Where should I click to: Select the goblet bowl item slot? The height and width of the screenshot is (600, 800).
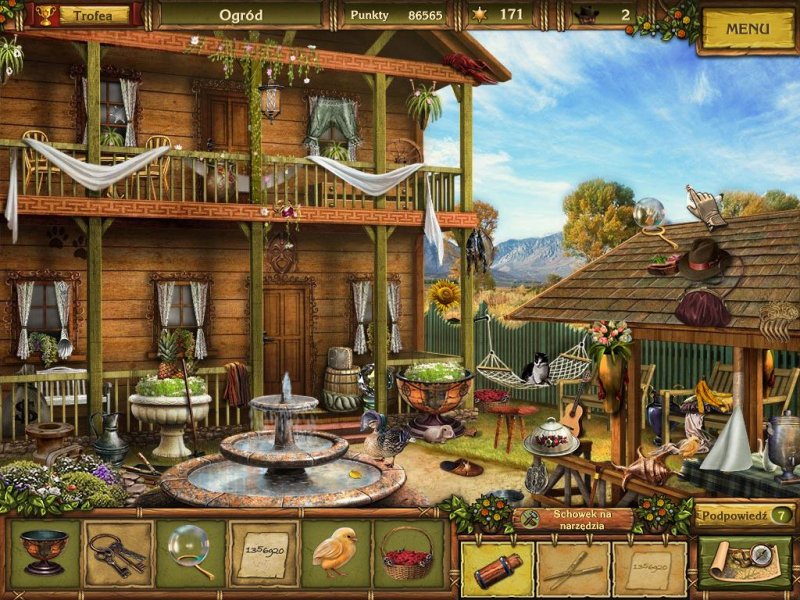tap(44, 553)
